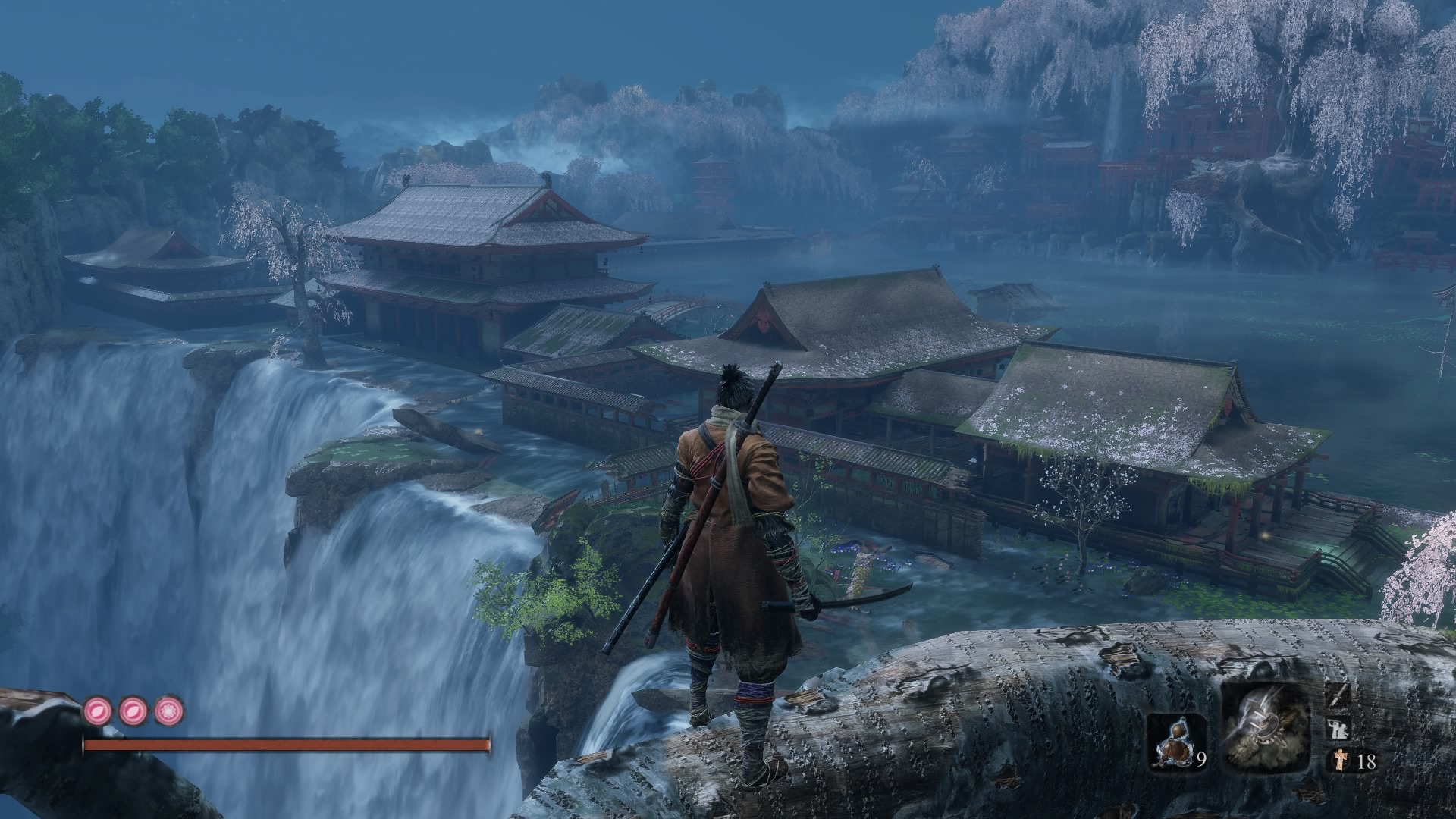
Task: Click the sword combat art icon
Action: pos(1338,694)
